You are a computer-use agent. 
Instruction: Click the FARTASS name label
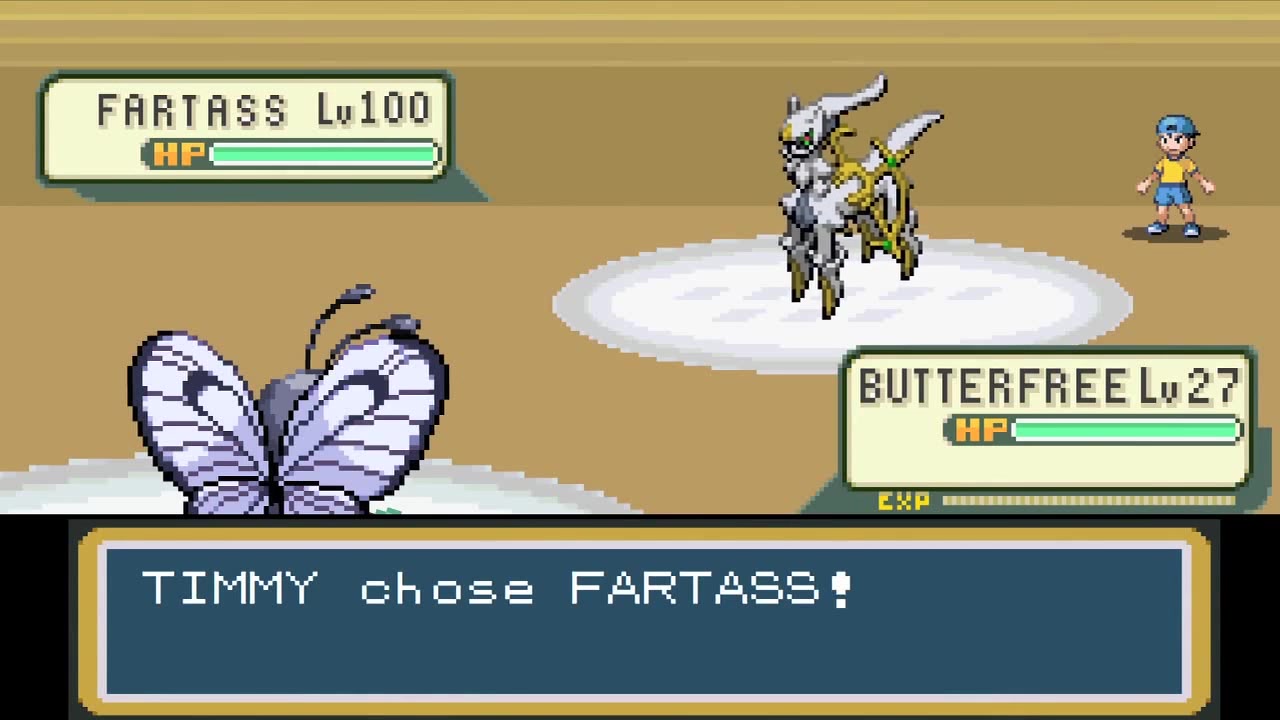pyautogui.click(x=192, y=110)
